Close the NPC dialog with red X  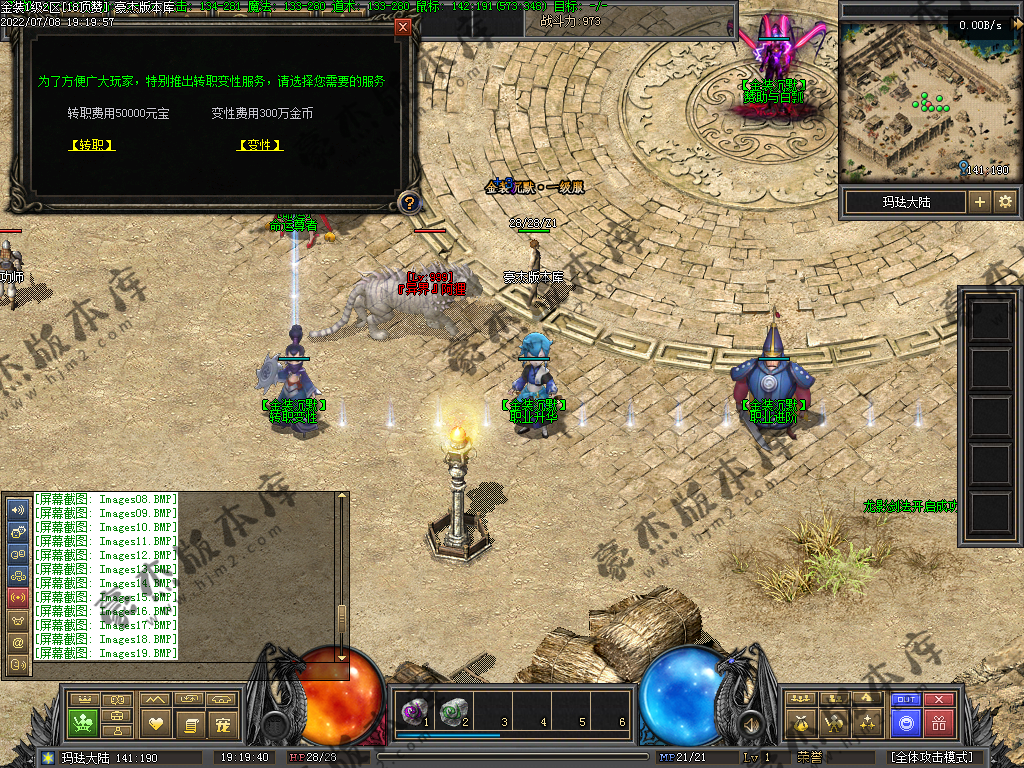[x=403, y=27]
